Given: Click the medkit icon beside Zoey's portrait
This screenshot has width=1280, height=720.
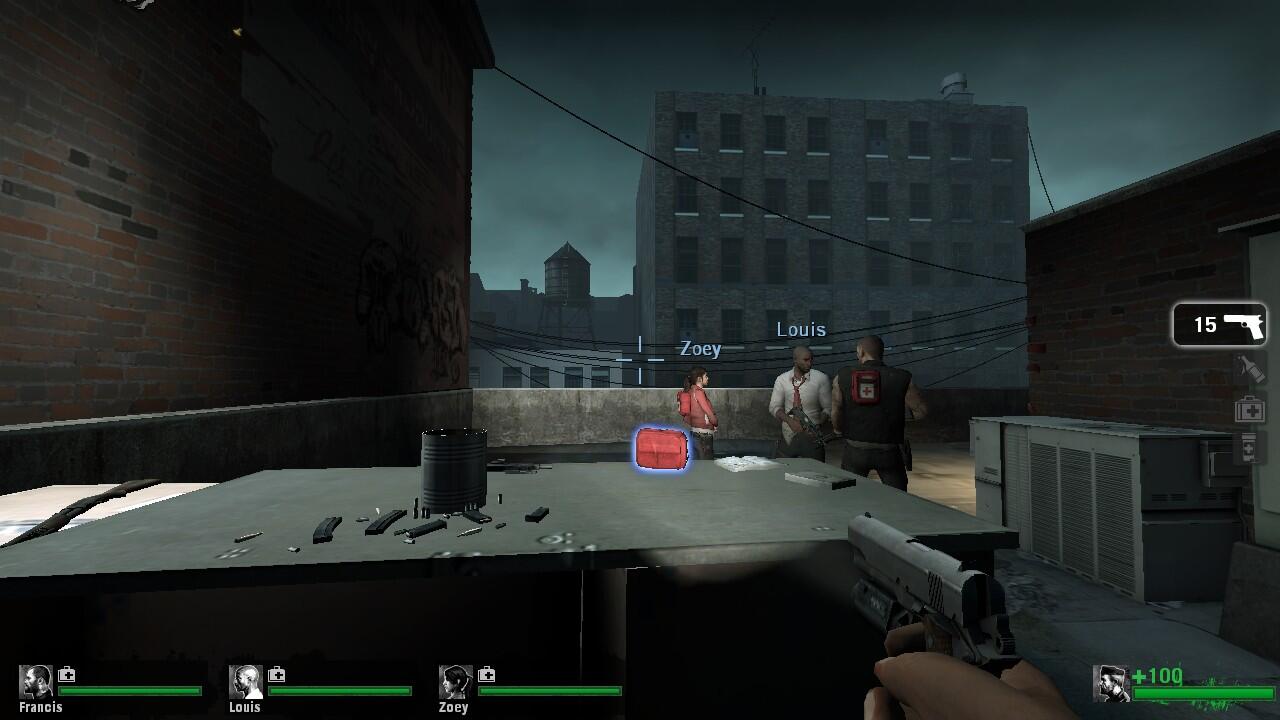Looking at the screenshot, I should [x=487, y=674].
